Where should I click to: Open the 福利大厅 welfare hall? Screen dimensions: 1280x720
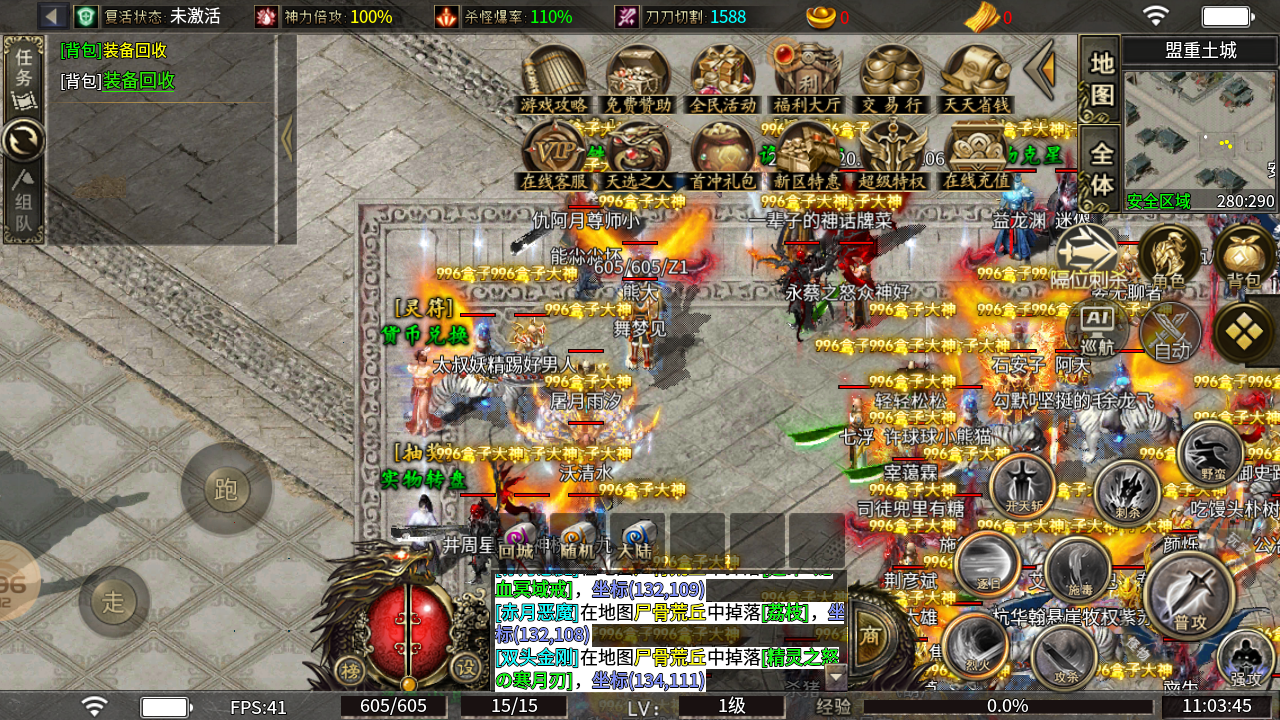806,77
